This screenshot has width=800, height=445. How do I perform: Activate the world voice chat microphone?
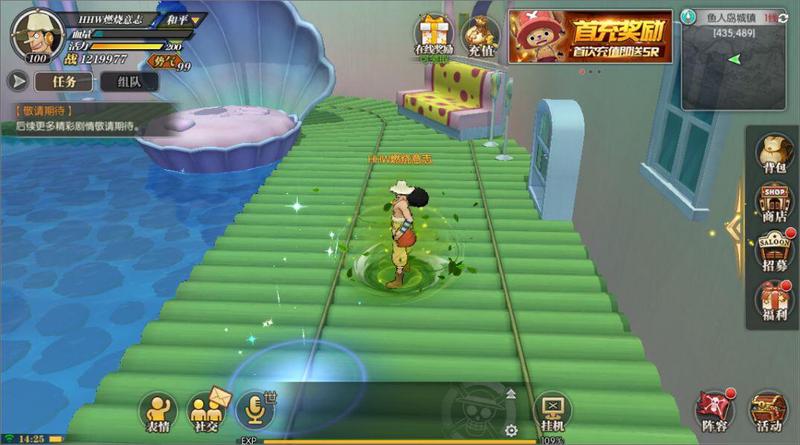253,408
